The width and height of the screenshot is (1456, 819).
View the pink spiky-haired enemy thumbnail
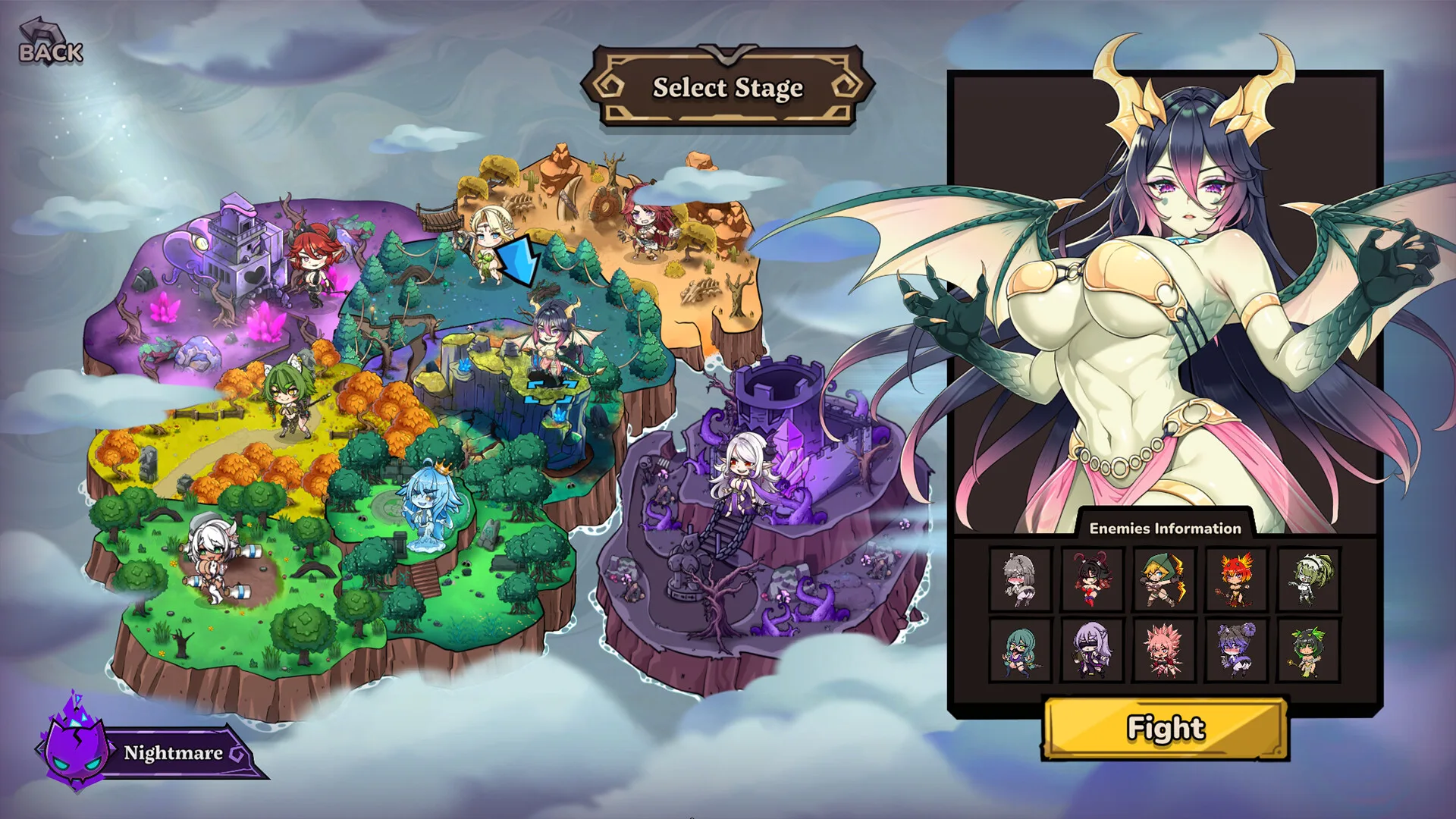click(1164, 651)
